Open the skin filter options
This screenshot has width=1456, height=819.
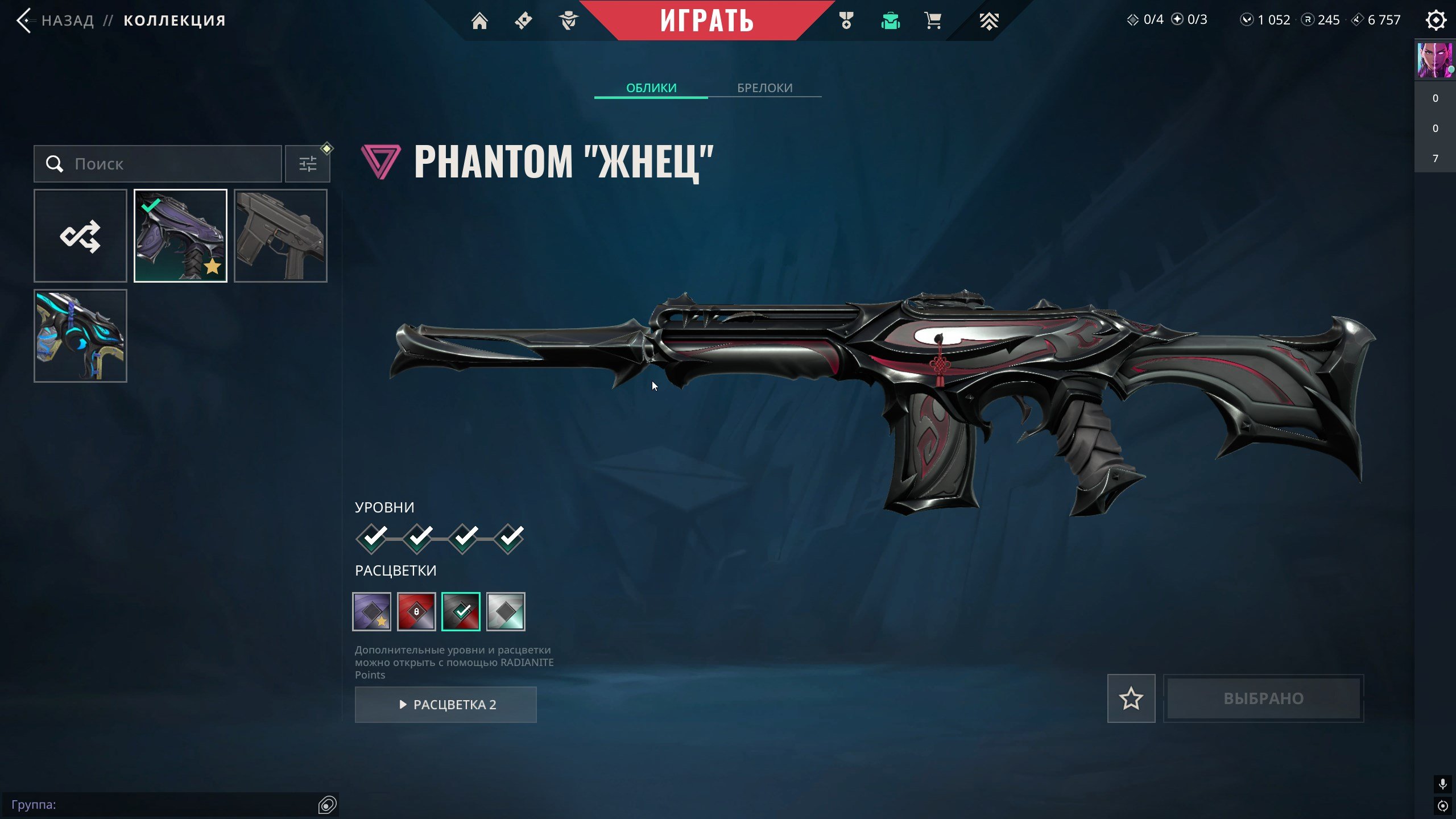[x=308, y=164]
